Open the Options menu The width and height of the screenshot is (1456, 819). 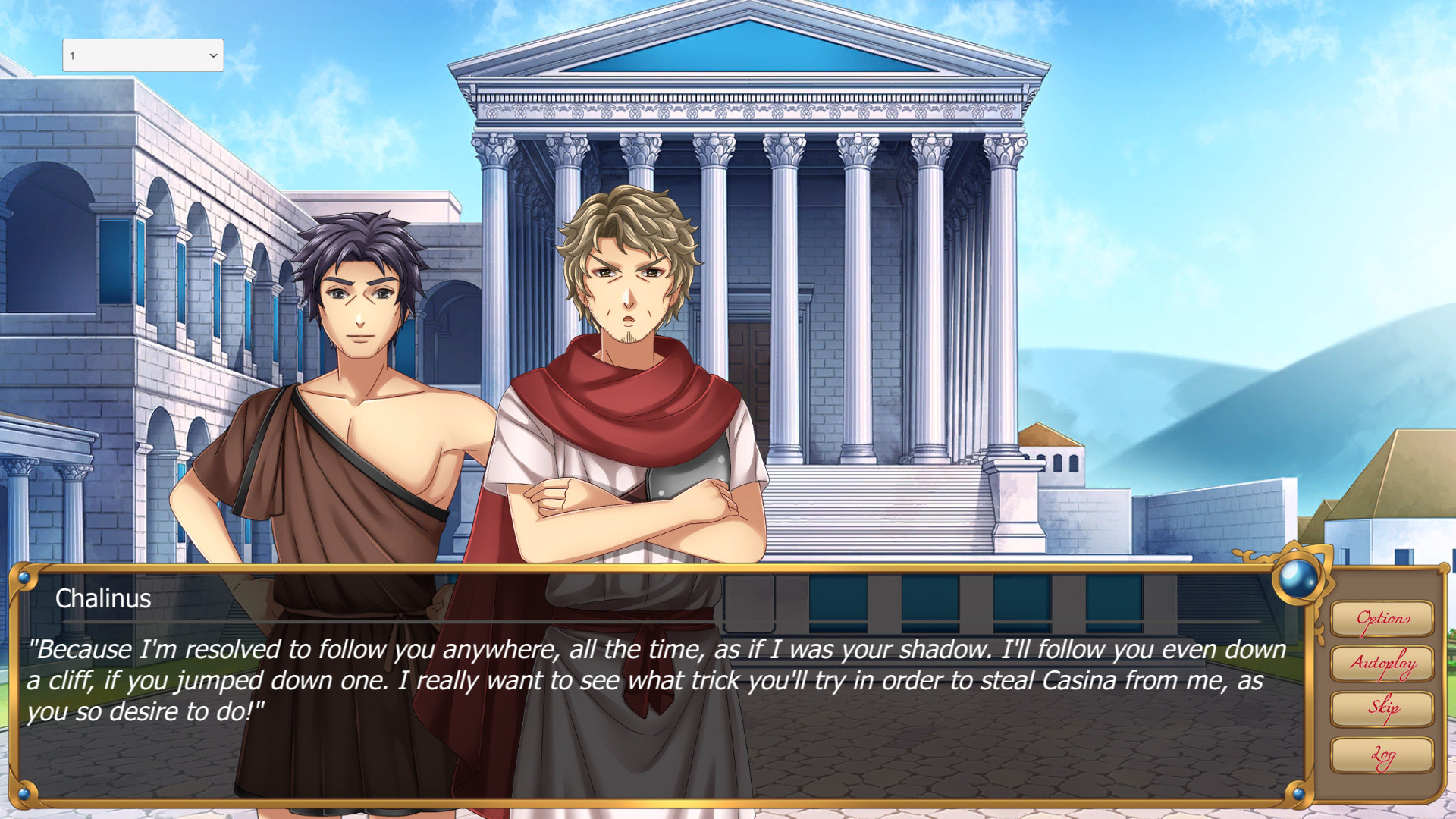[1382, 618]
